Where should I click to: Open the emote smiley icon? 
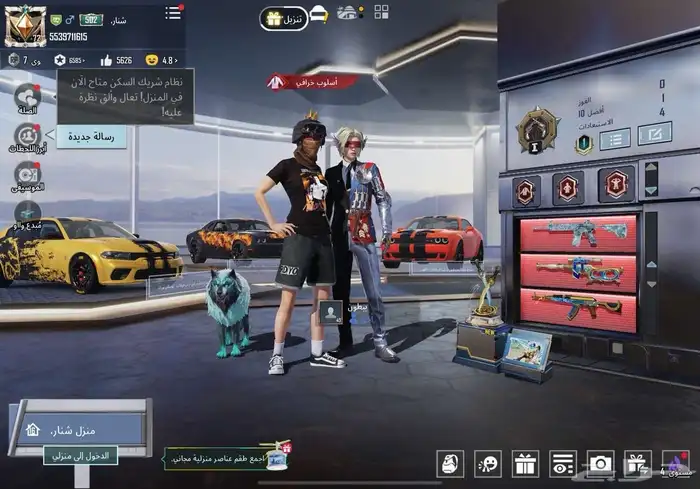pos(488,463)
